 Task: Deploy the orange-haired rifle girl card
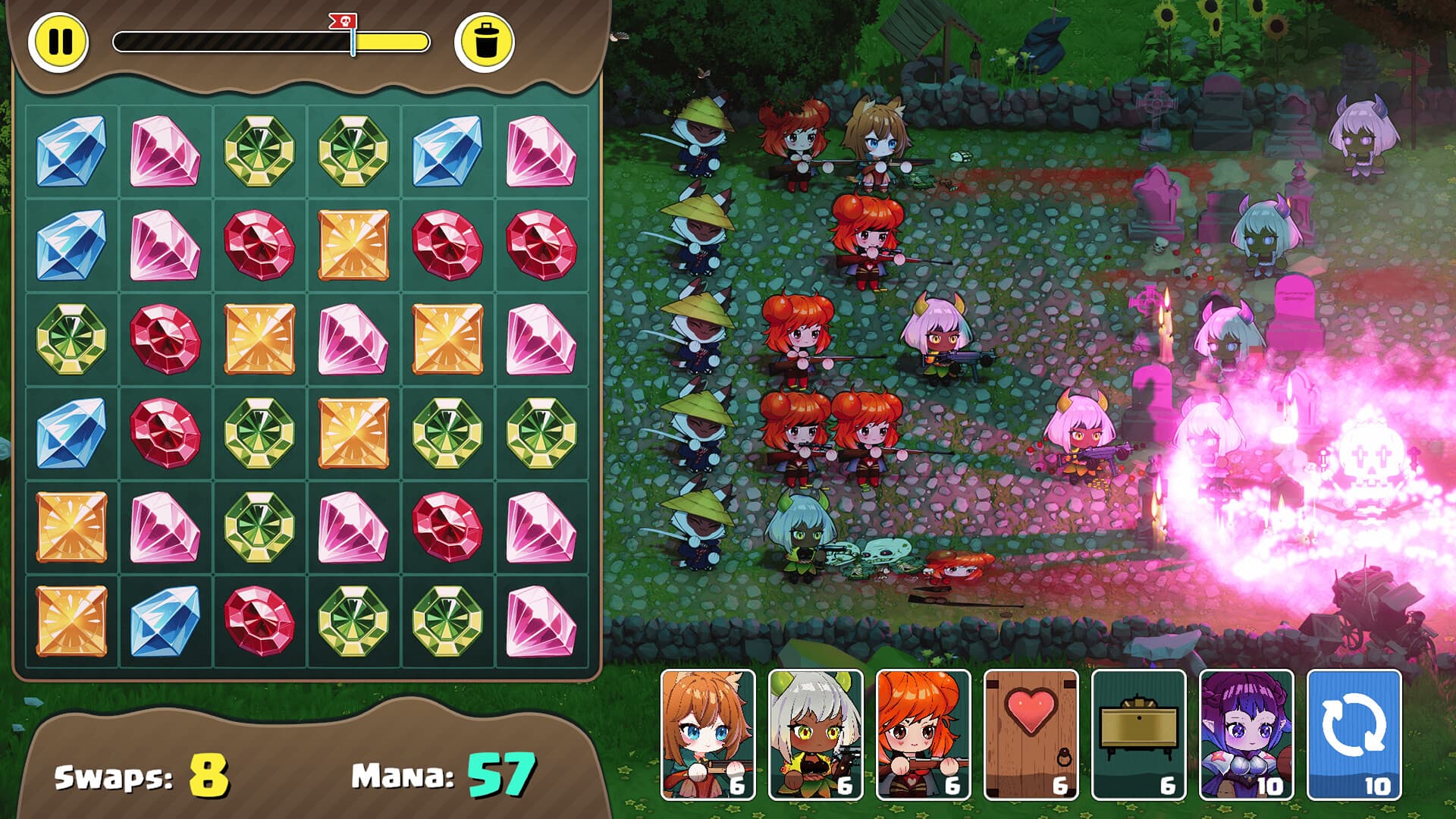tap(923, 734)
